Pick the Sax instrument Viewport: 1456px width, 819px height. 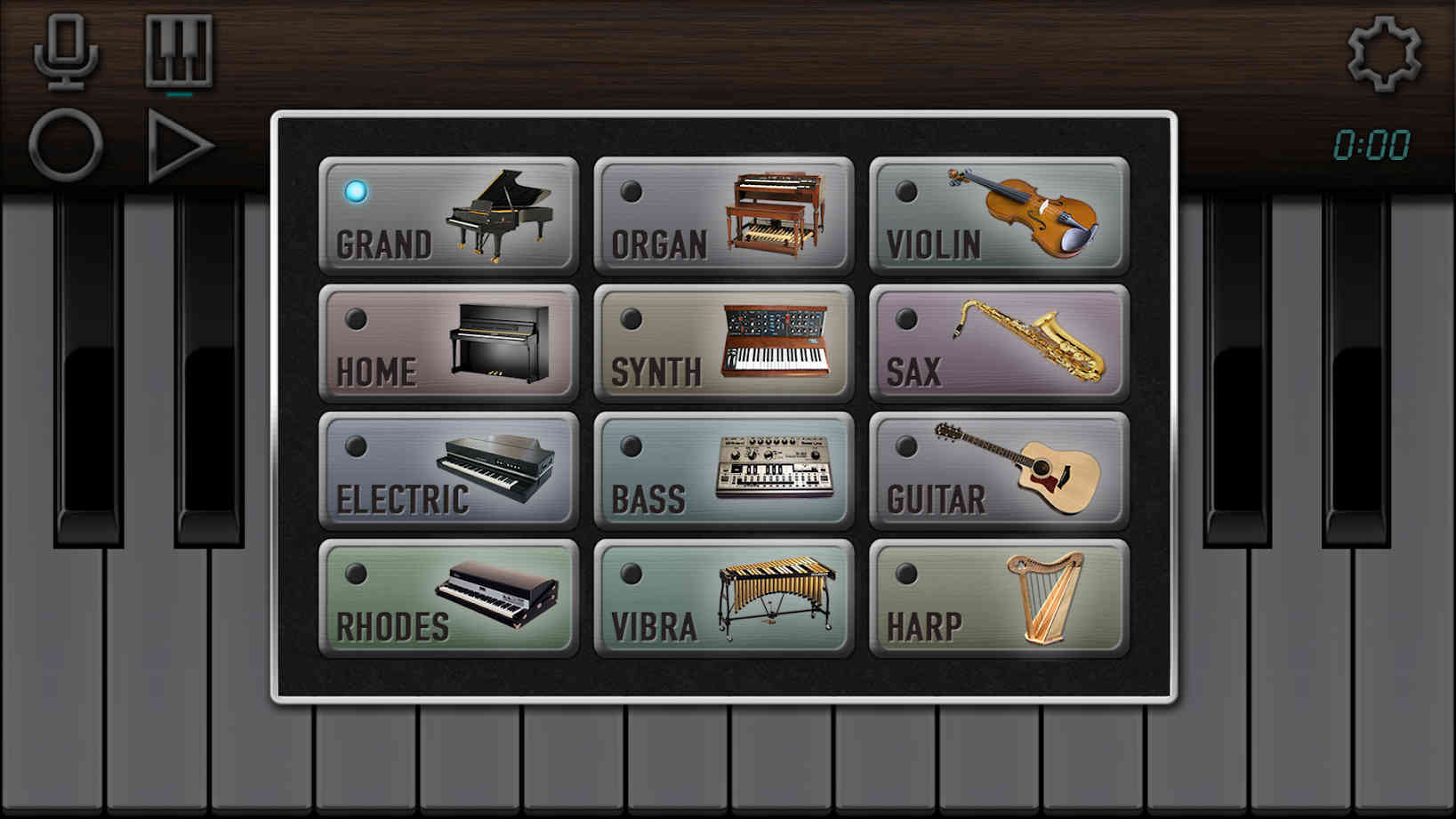tap(999, 343)
